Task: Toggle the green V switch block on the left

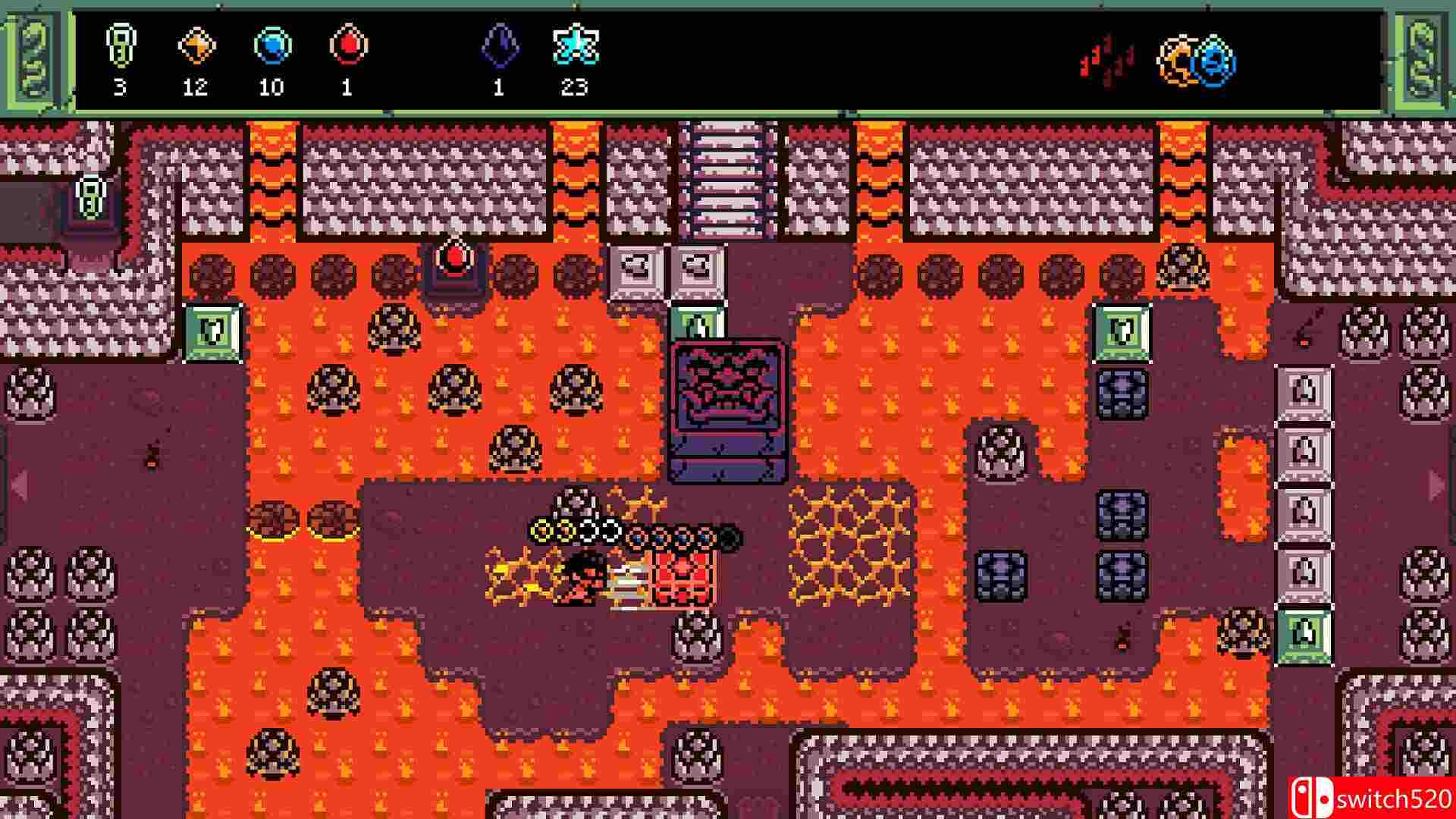Action: [x=211, y=334]
